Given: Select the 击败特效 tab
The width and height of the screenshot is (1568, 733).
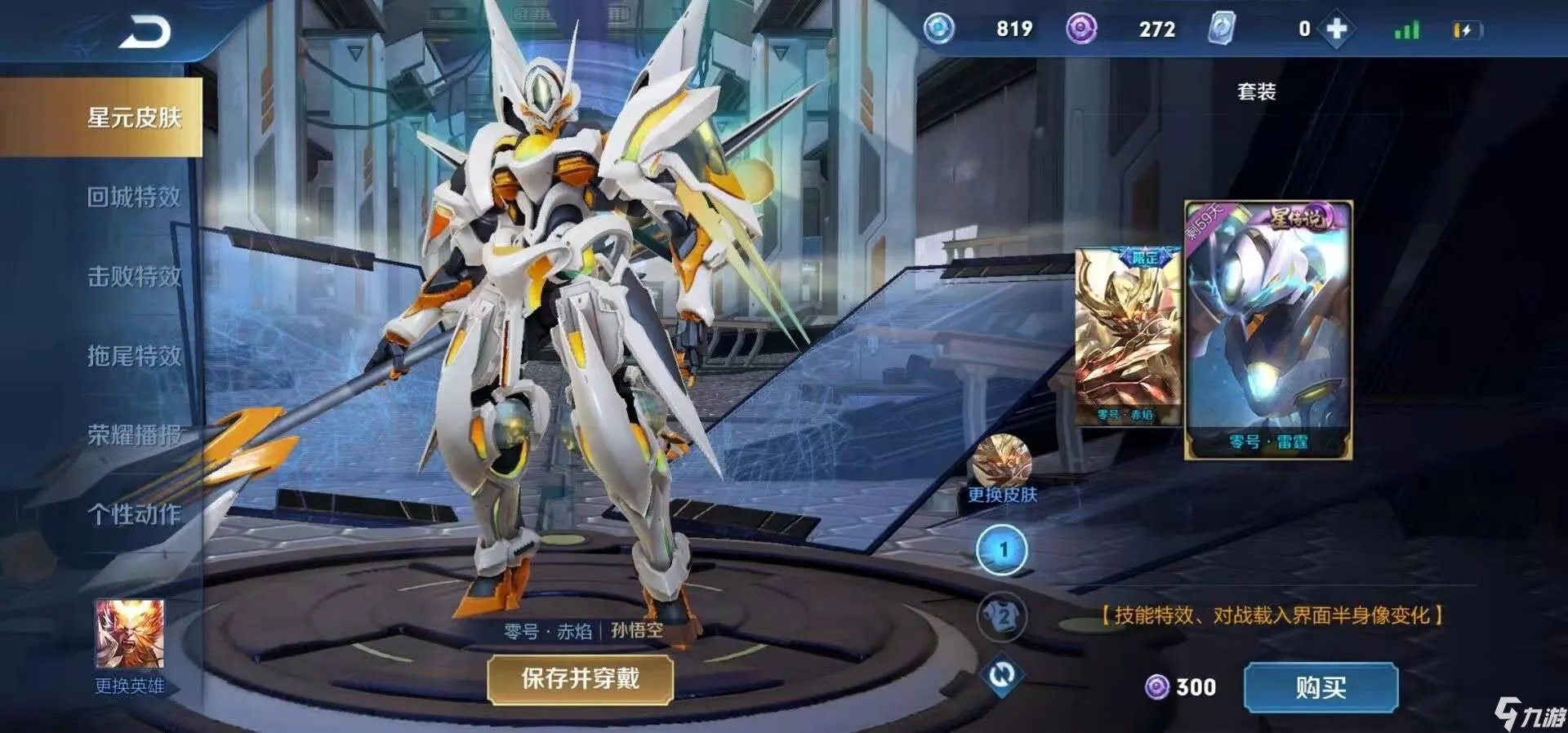Looking at the screenshot, I should [134, 276].
